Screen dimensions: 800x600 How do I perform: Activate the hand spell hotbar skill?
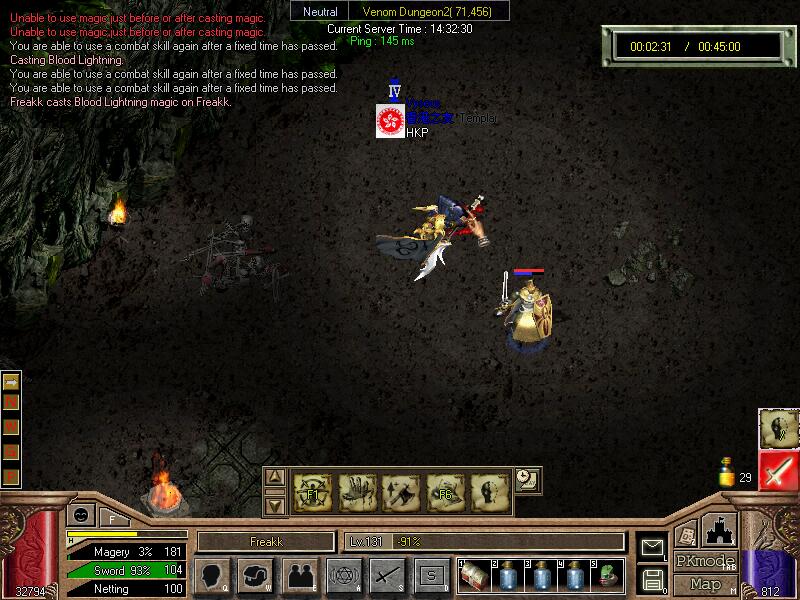tap(356, 490)
